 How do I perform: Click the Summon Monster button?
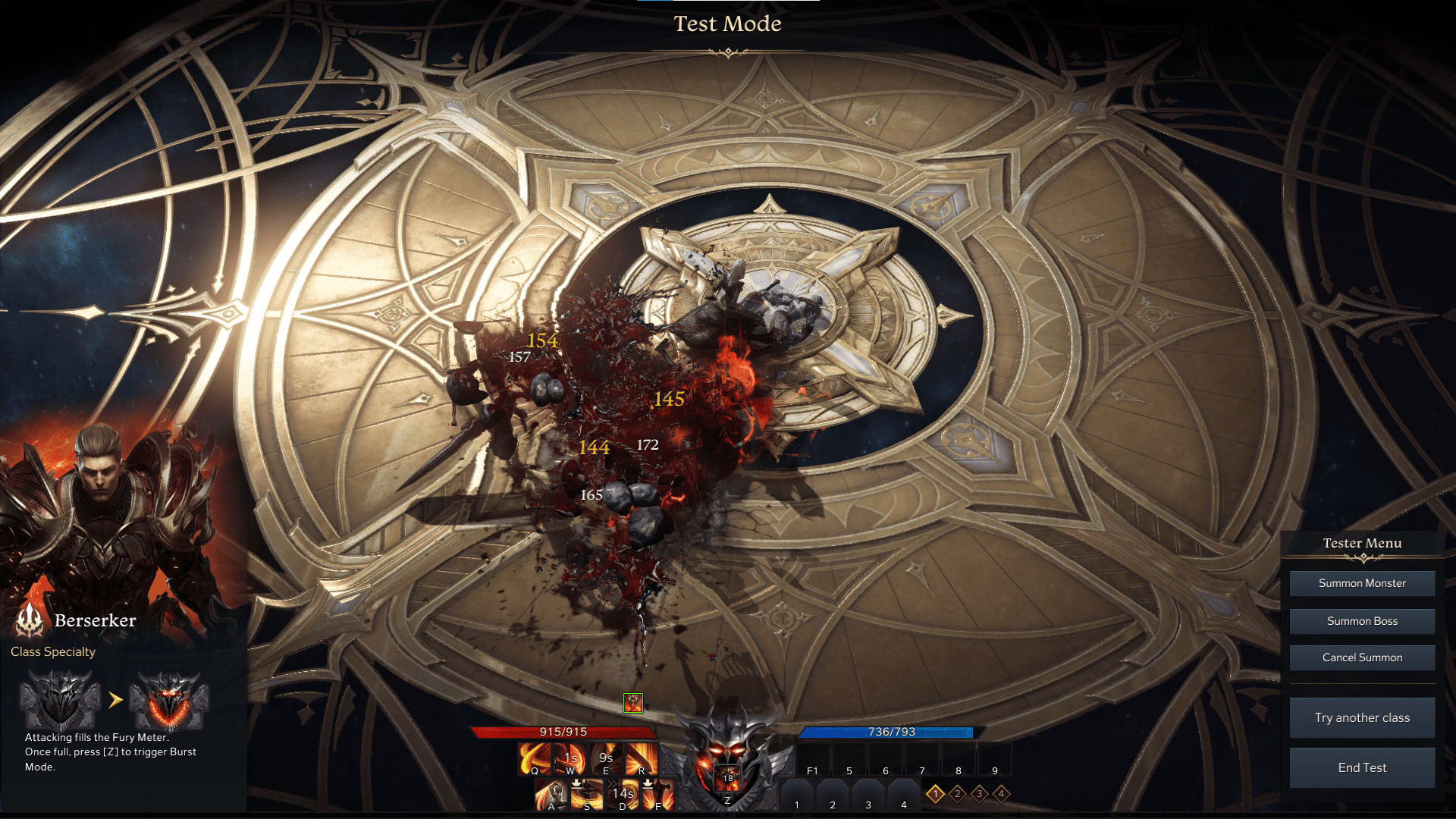pos(1362,583)
